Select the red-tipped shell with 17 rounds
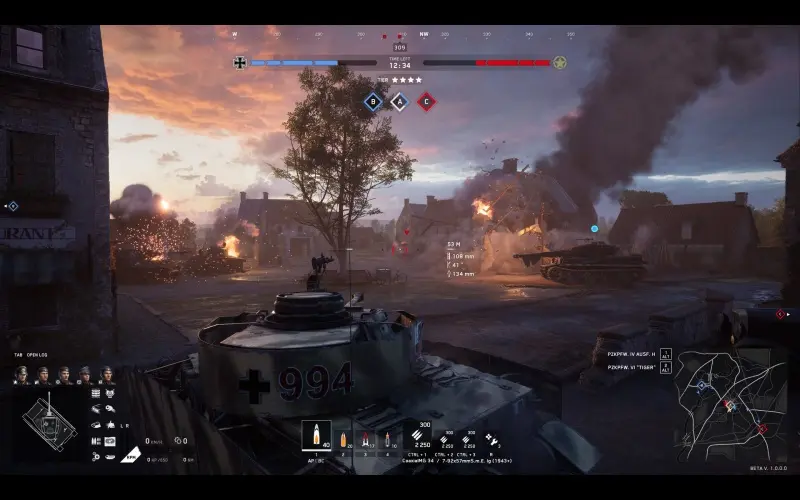Image resolution: width=800 pixels, height=500 pixels. 365,438
